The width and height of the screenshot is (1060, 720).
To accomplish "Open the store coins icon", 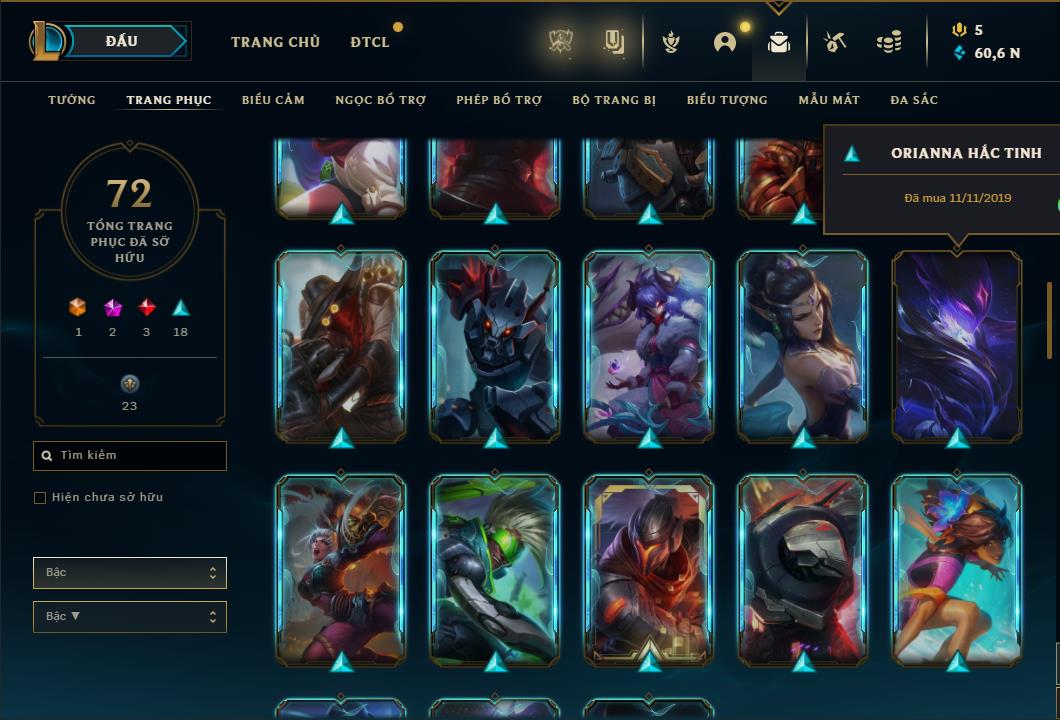I will pyautogui.click(x=888, y=42).
